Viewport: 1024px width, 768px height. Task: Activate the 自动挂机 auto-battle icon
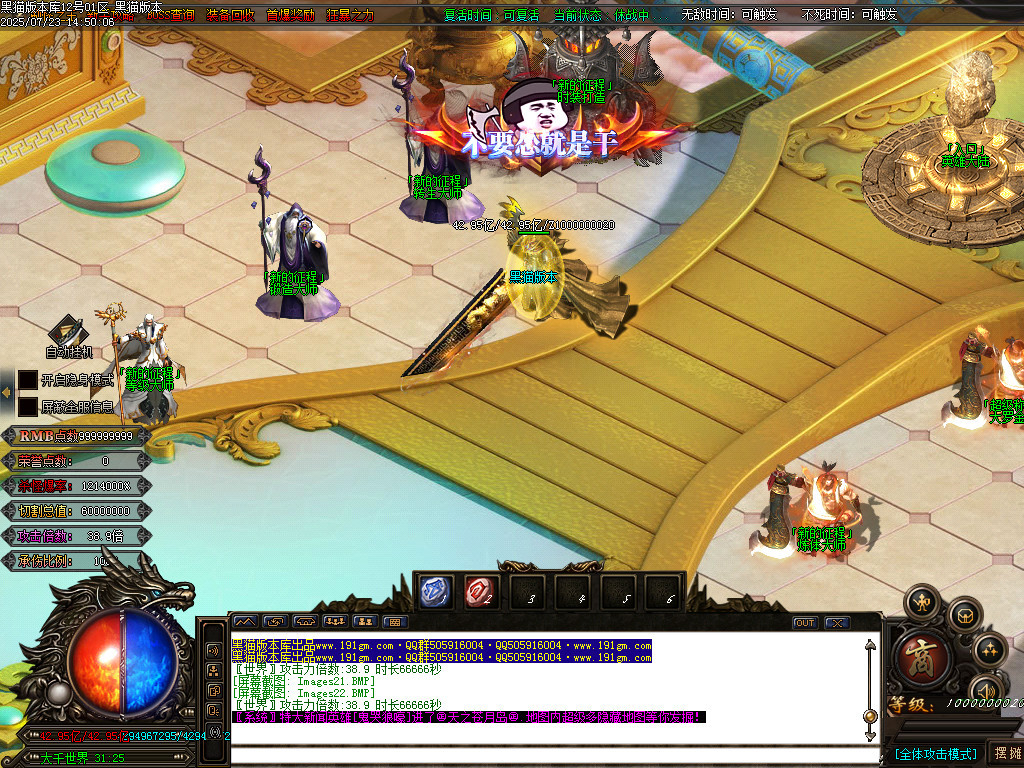(68, 333)
